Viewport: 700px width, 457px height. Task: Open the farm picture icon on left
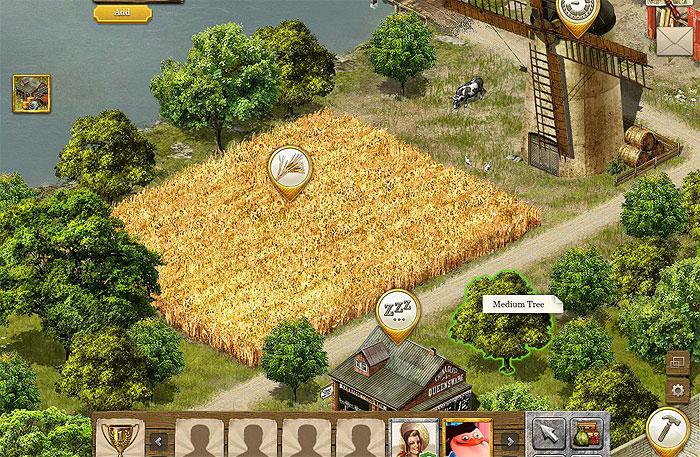tap(31, 94)
